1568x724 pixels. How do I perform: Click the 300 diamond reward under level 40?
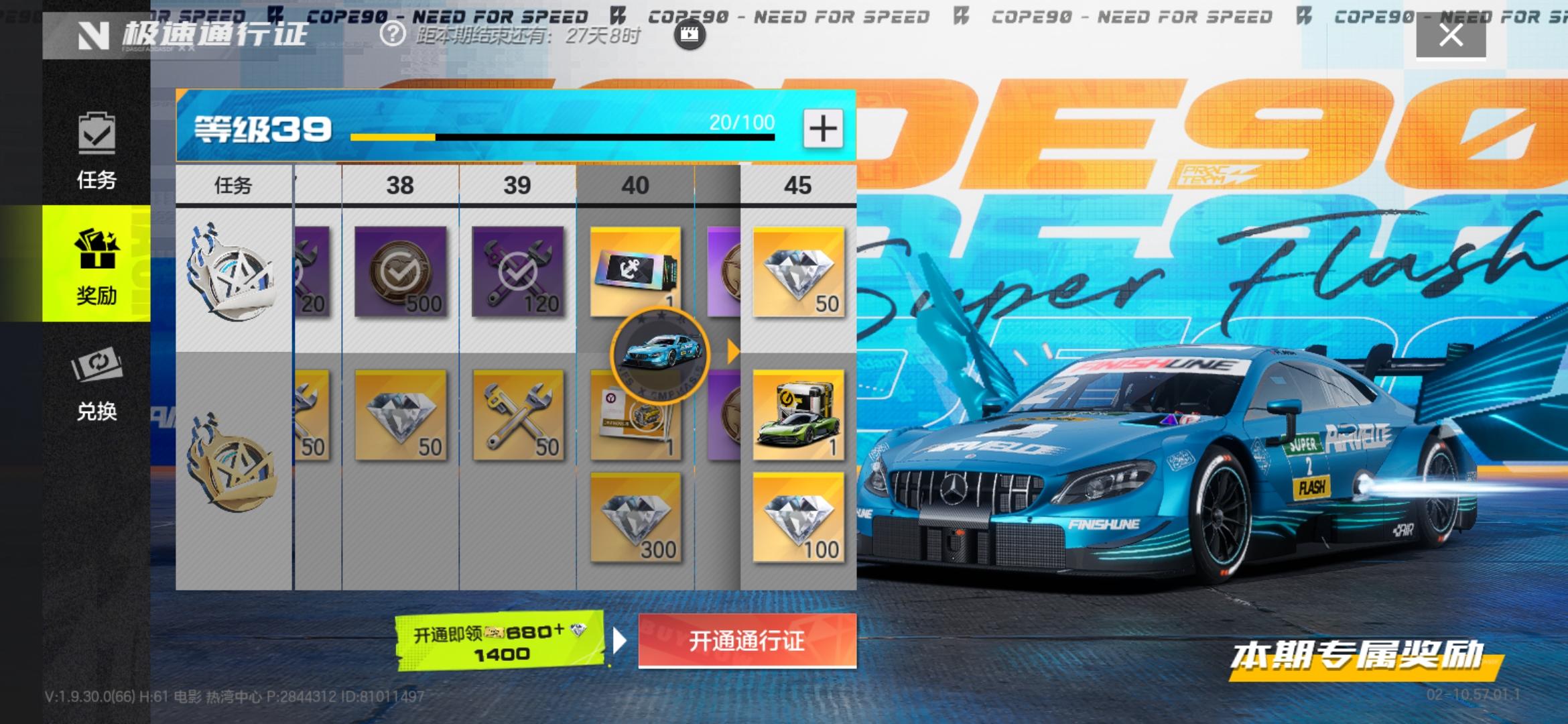tap(635, 520)
